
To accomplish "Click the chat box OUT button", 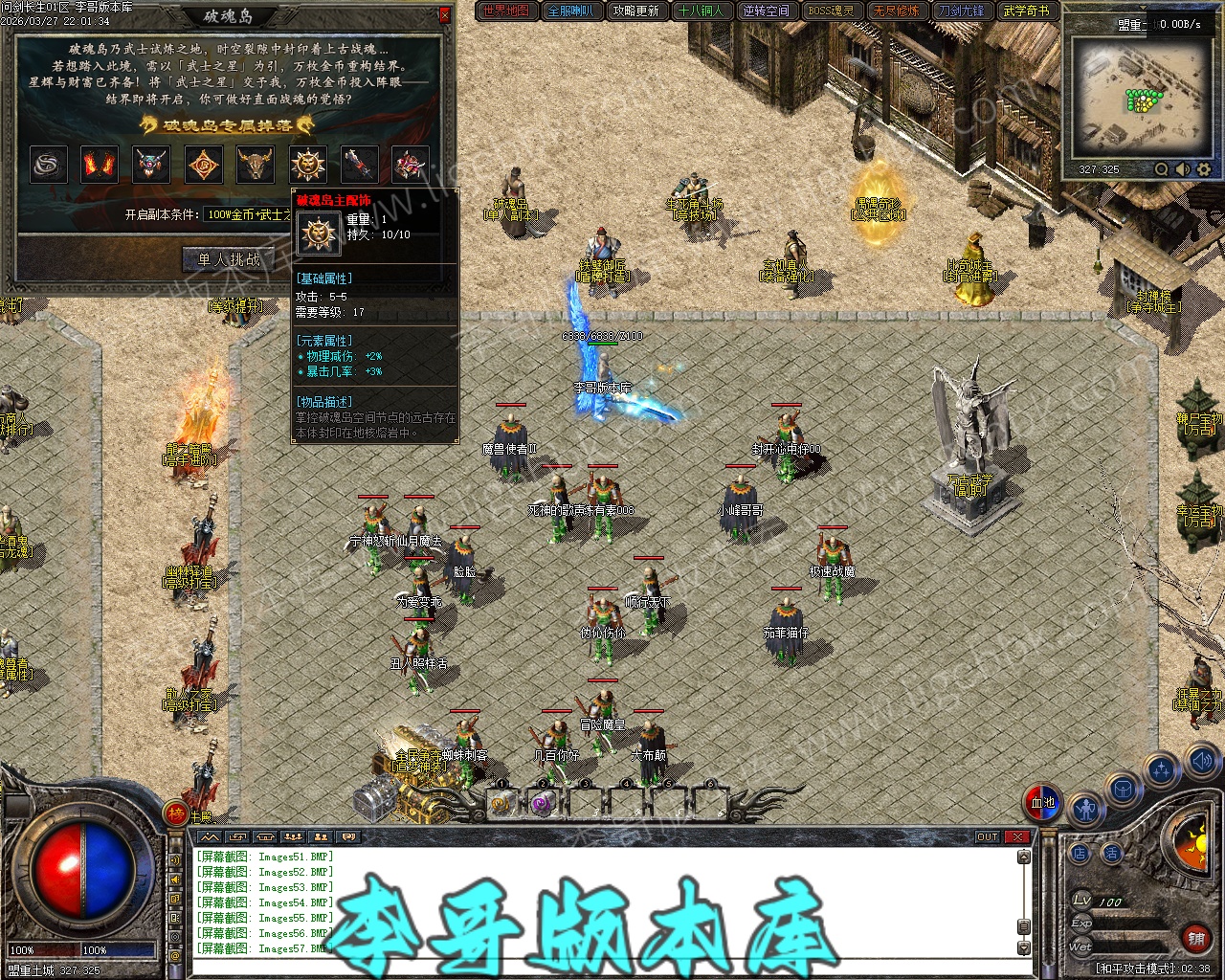I will 988,836.
